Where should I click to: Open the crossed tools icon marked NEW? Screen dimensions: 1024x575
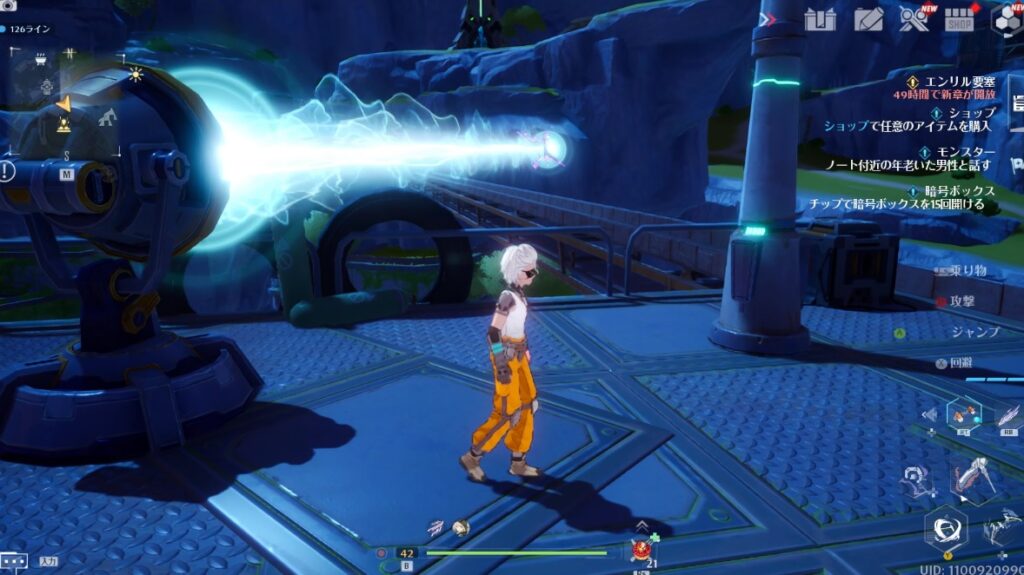(x=913, y=19)
